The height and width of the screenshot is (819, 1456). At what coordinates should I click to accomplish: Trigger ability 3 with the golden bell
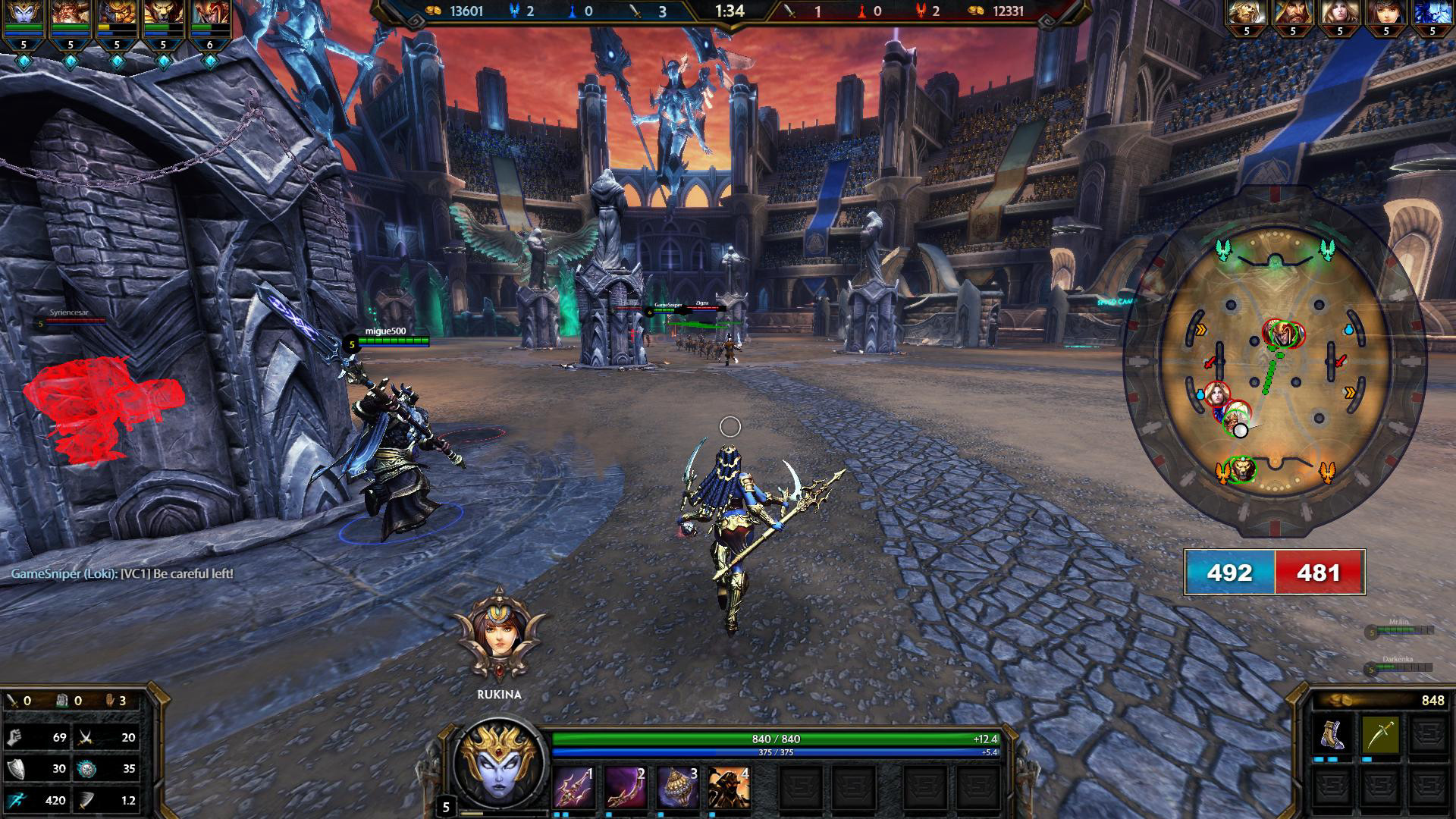677,787
